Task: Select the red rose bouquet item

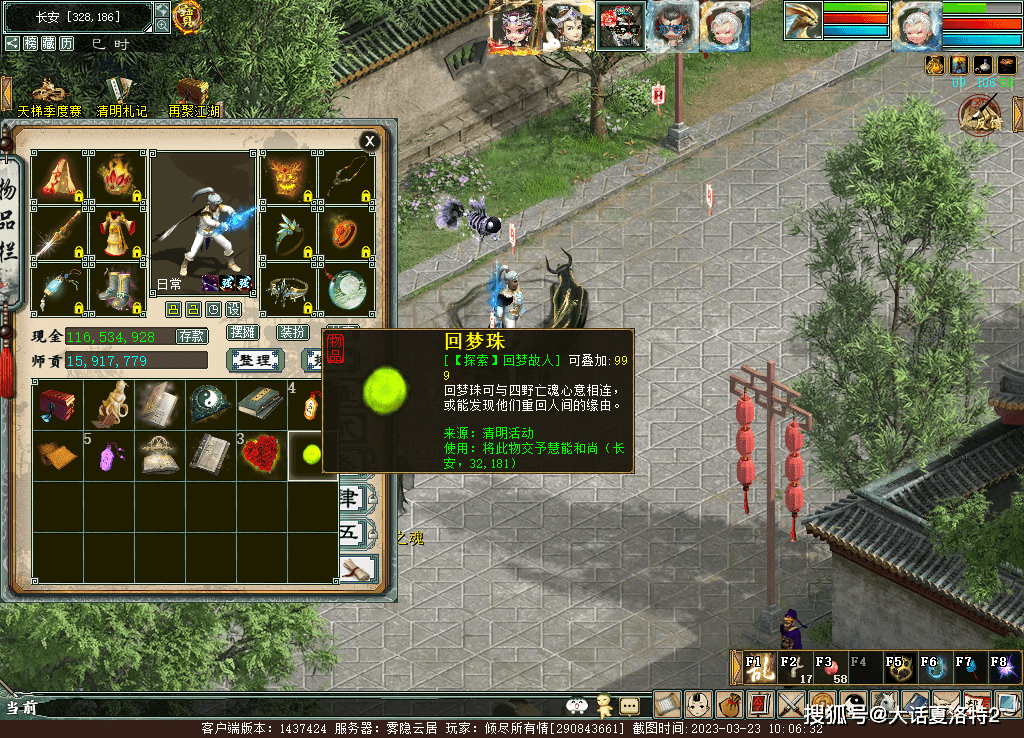Action: pyautogui.click(x=261, y=455)
